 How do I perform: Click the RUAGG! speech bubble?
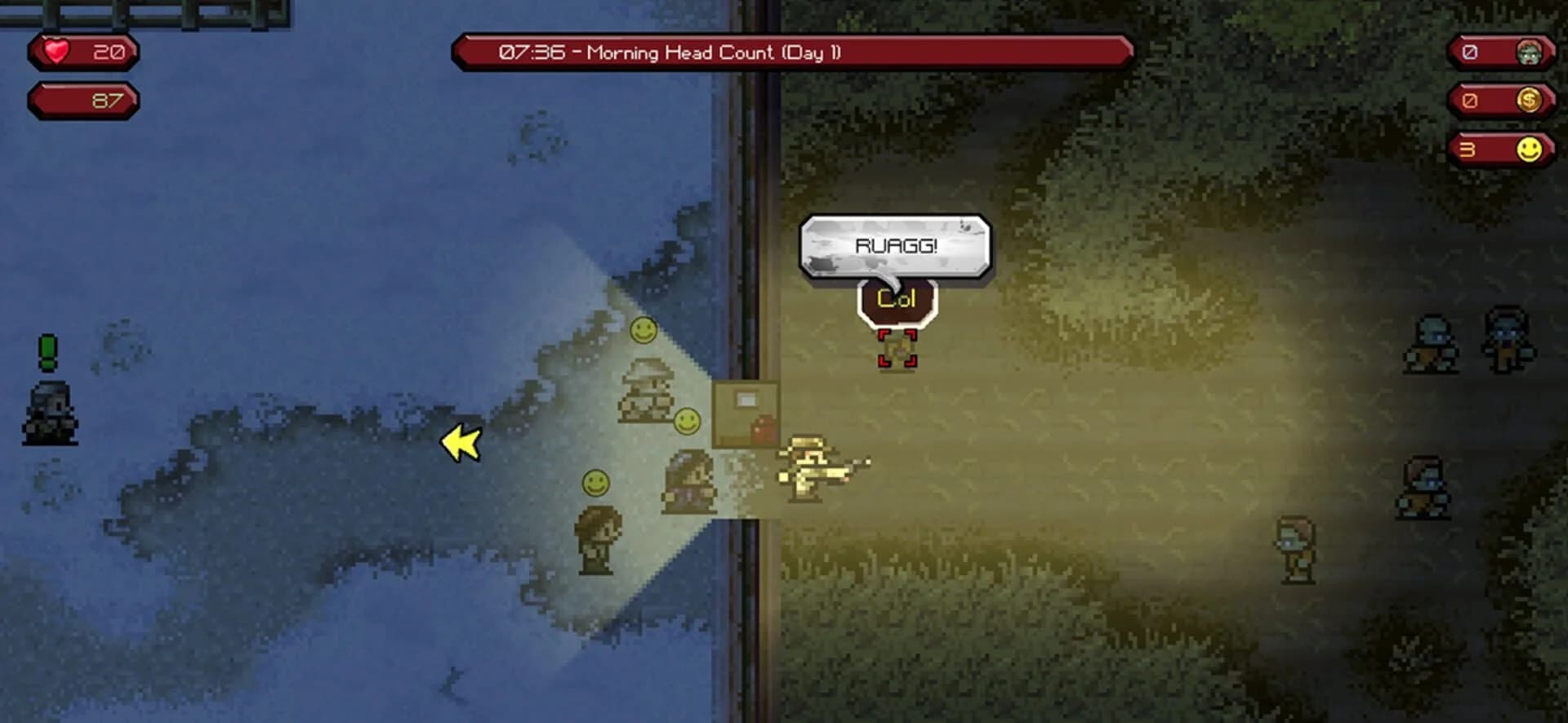(x=895, y=243)
